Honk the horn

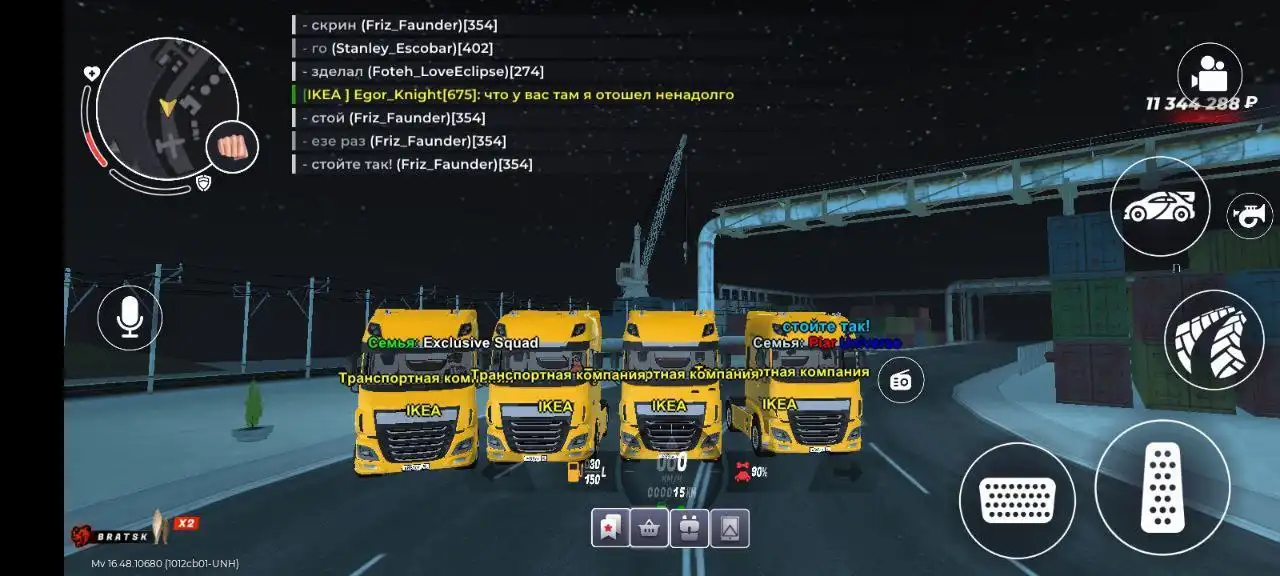click(x=1250, y=215)
